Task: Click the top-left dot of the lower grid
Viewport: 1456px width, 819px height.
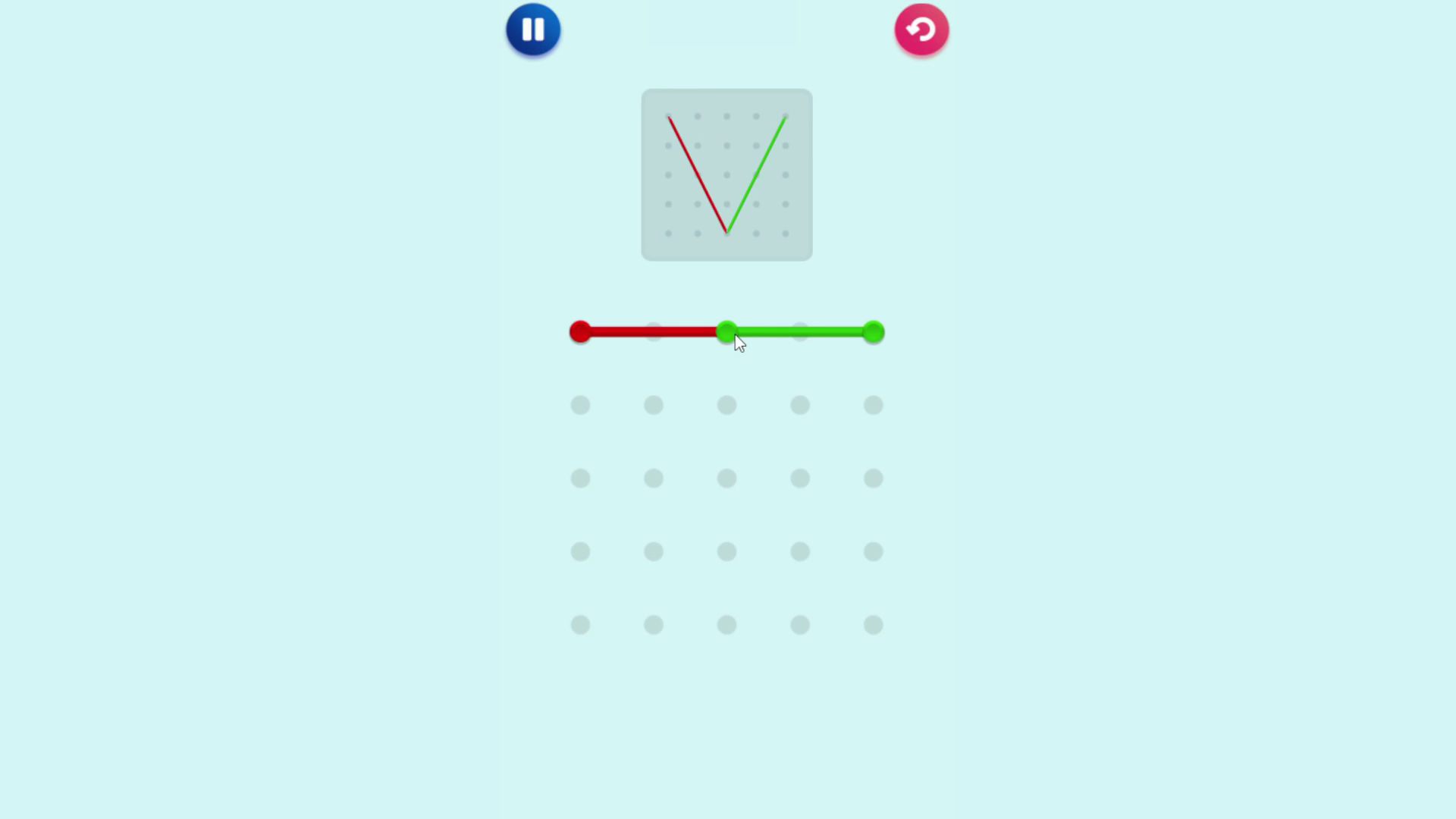Action: click(x=580, y=406)
